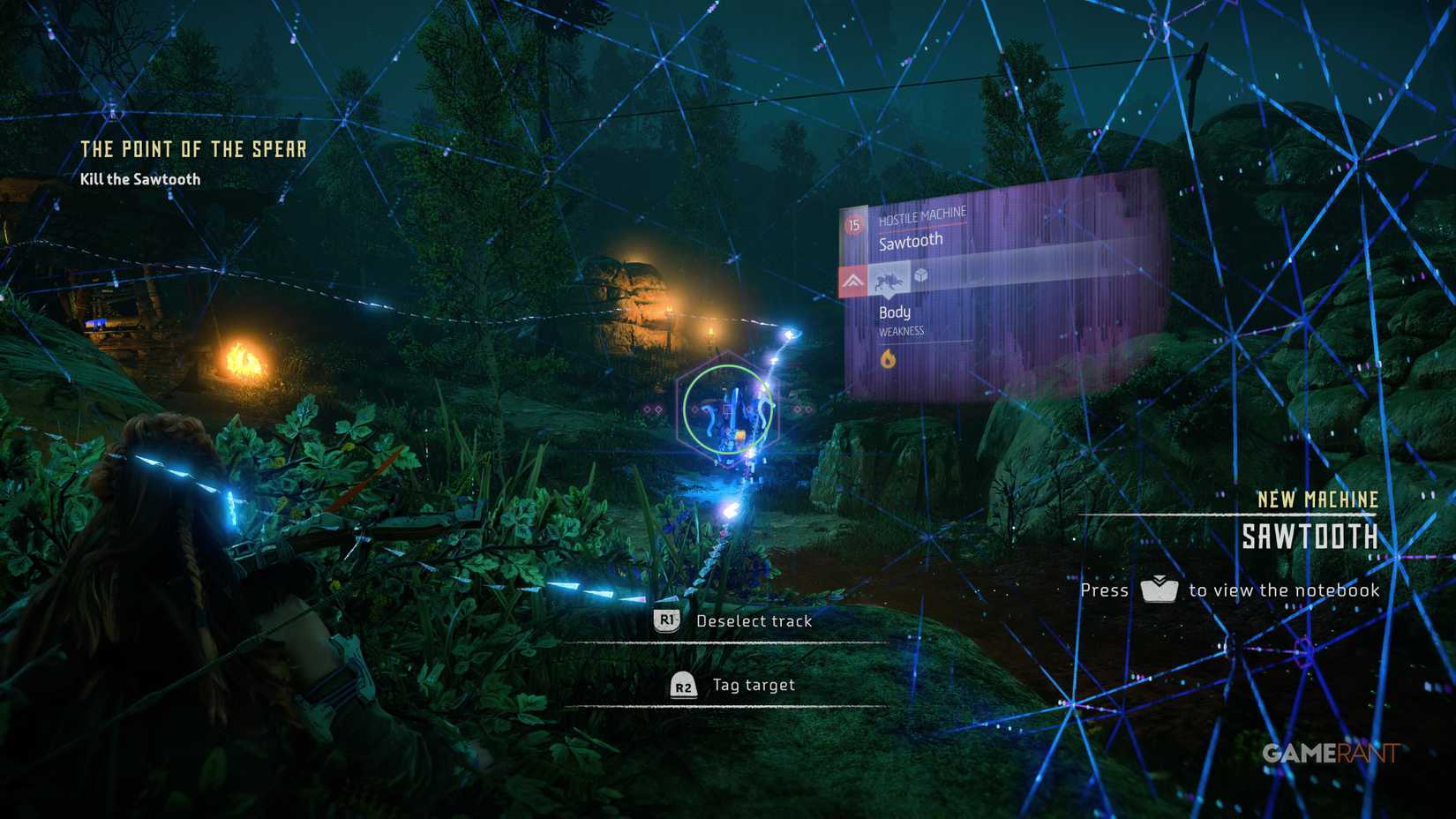Expand the Body weakness section
Image resolution: width=1456 pixels, height=819 pixels.
coord(896,312)
